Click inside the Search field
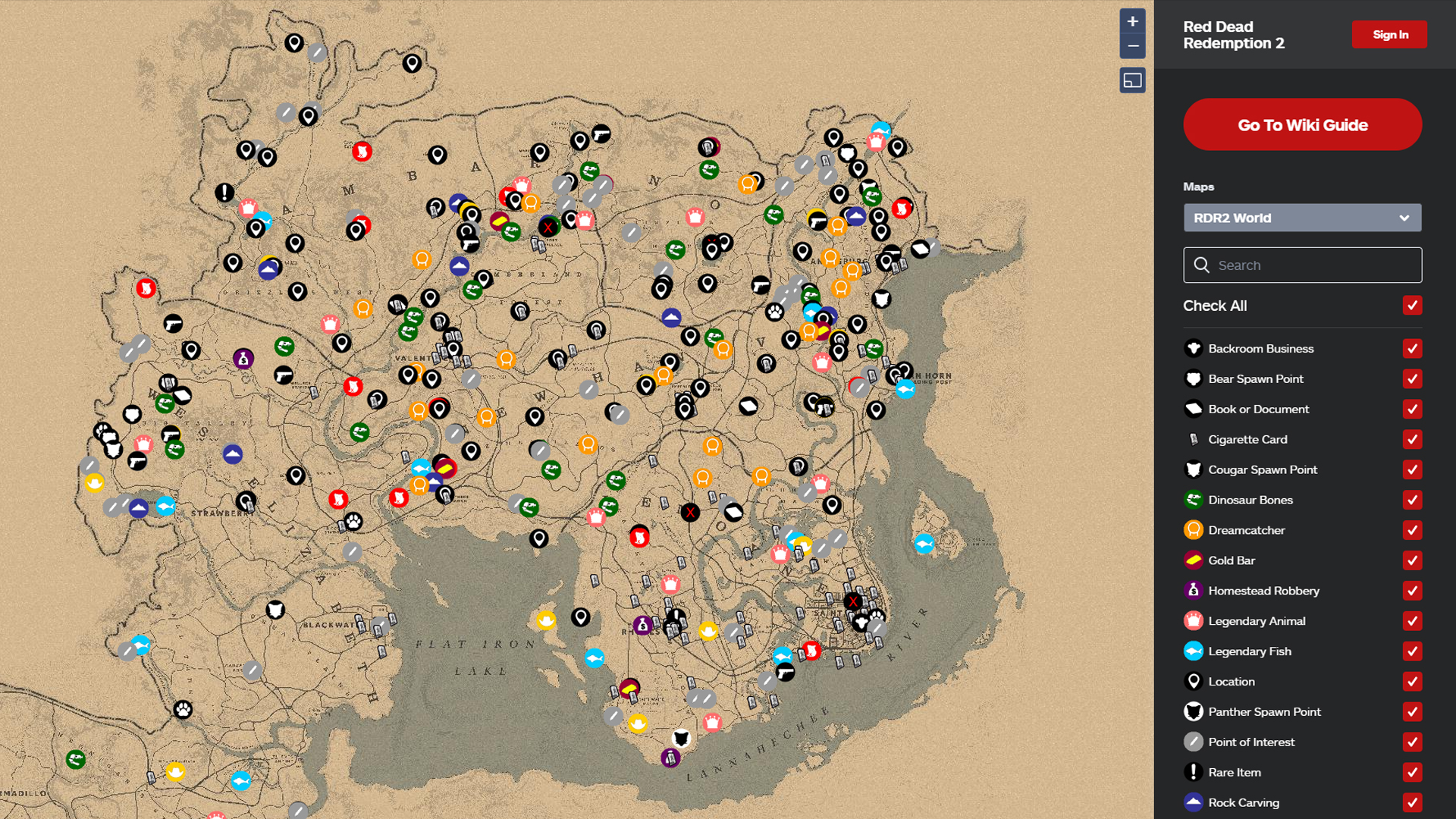The image size is (1456, 819). [1302, 265]
